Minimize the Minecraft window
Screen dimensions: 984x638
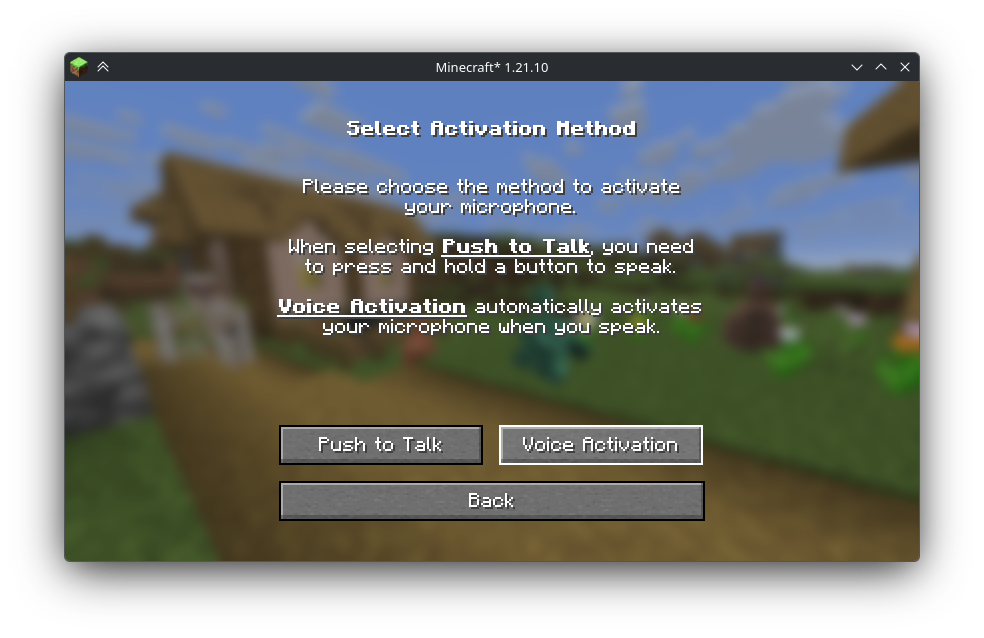pos(857,67)
